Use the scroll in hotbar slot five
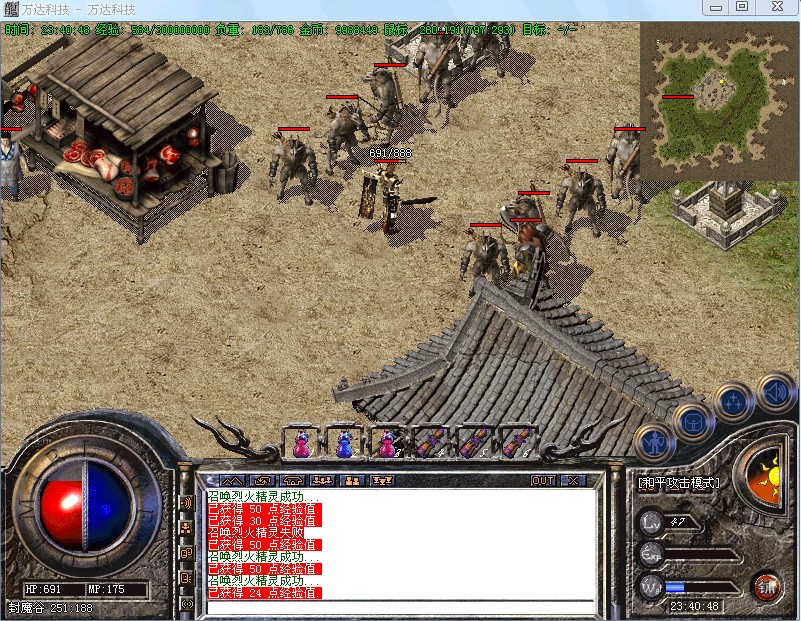Viewport: 801px width, 621px height. pyautogui.click(x=475, y=441)
